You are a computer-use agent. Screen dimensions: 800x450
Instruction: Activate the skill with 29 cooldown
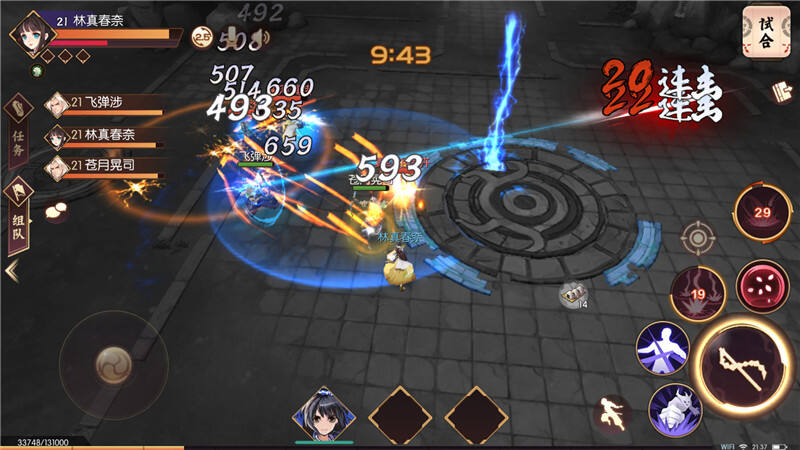764,213
